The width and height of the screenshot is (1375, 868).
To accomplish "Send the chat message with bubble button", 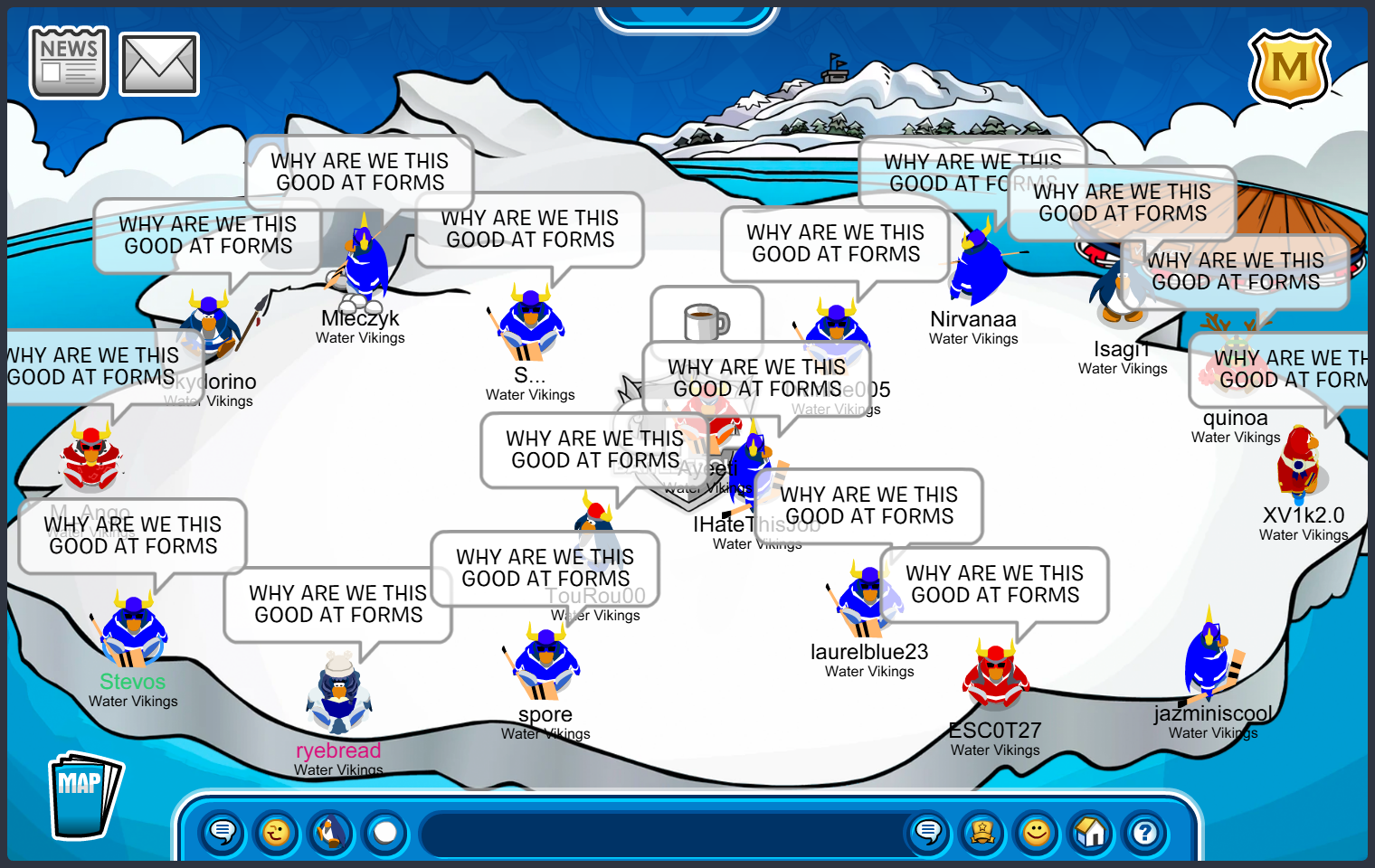I will pyautogui.click(x=928, y=832).
